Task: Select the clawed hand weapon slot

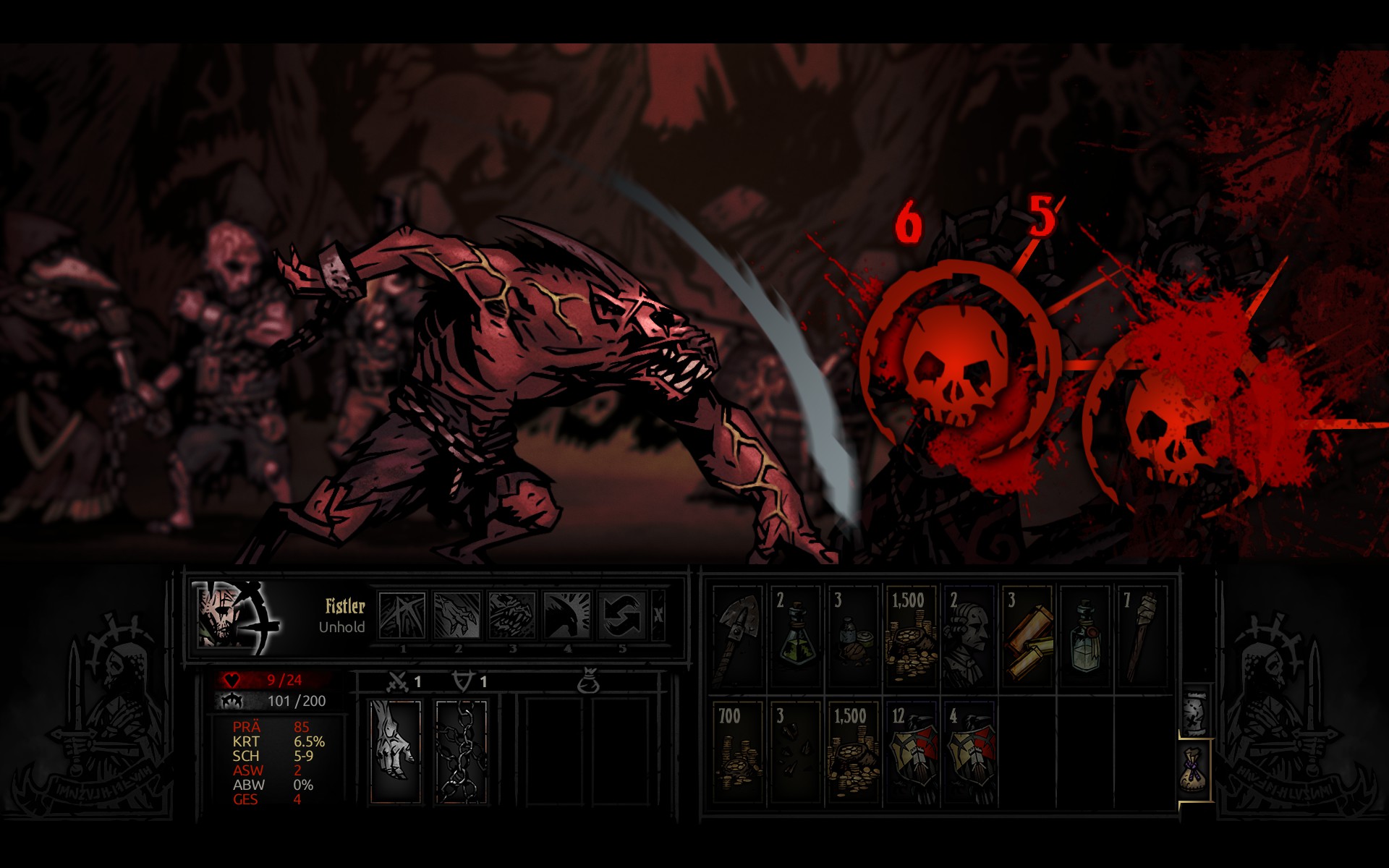Action: 396,750
